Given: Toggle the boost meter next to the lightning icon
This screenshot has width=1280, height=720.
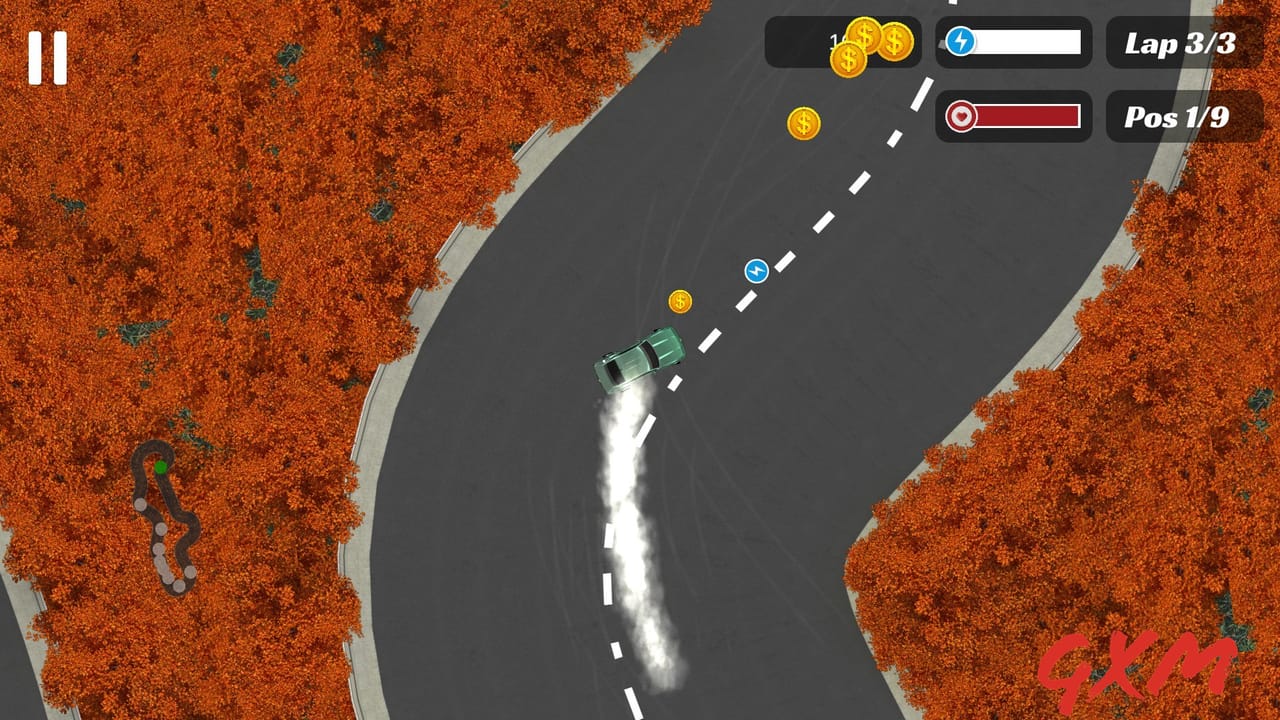Looking at the screenshot, I should pyautogui.click(x=1027, y=42).
